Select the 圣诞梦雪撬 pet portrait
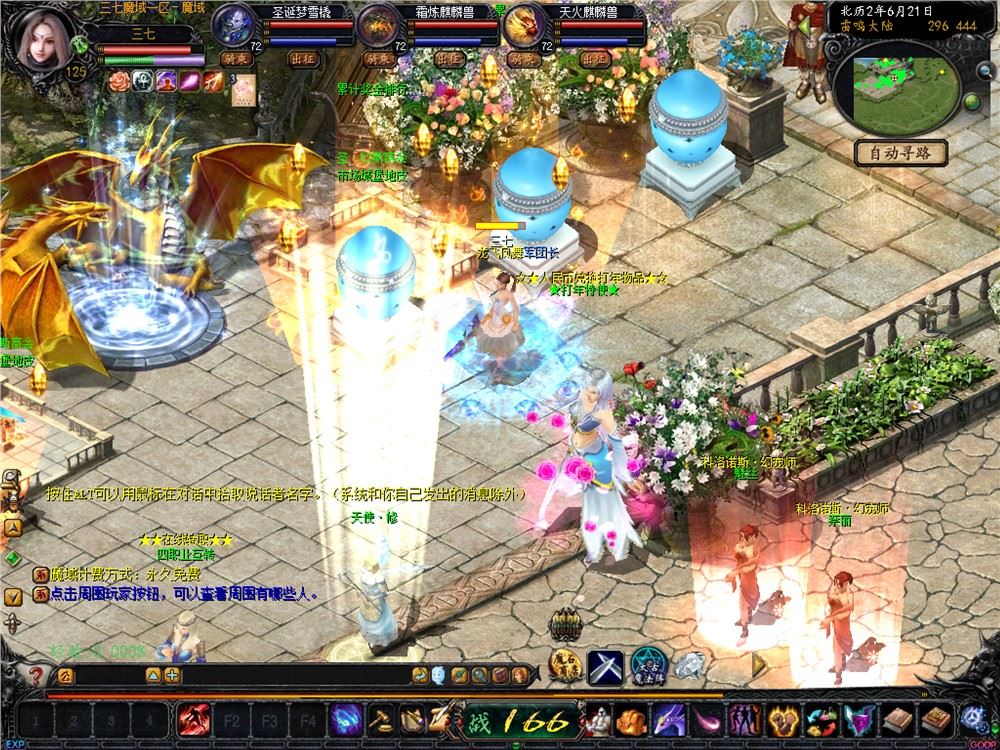 (235, 25)
